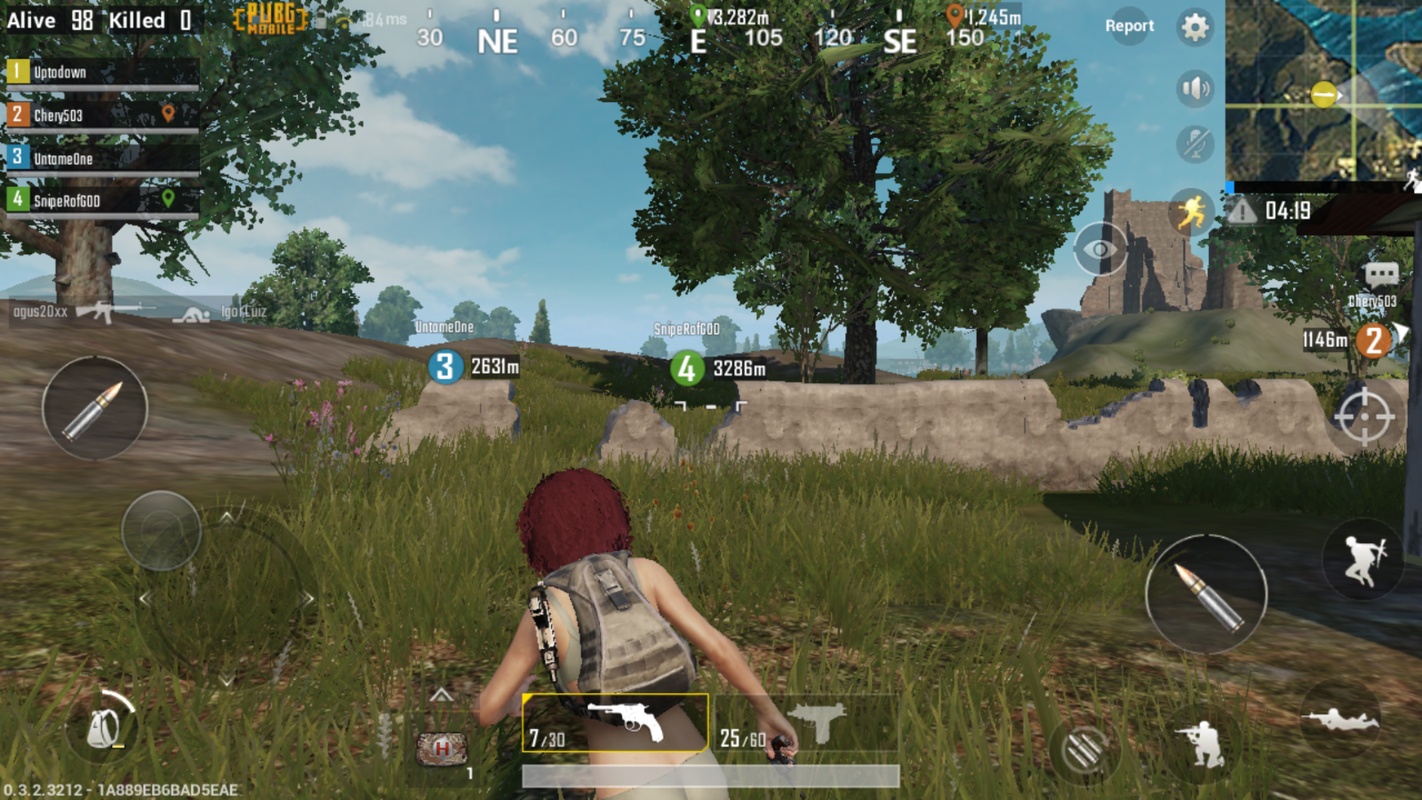Crouch using the kneeling soldier icon
1422x800 pixels.
[1203, 743]
